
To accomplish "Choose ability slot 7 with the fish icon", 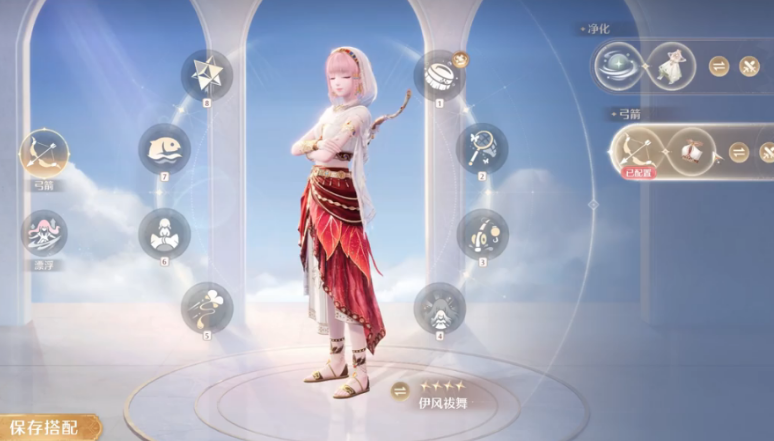I will (x=164, y=148).
